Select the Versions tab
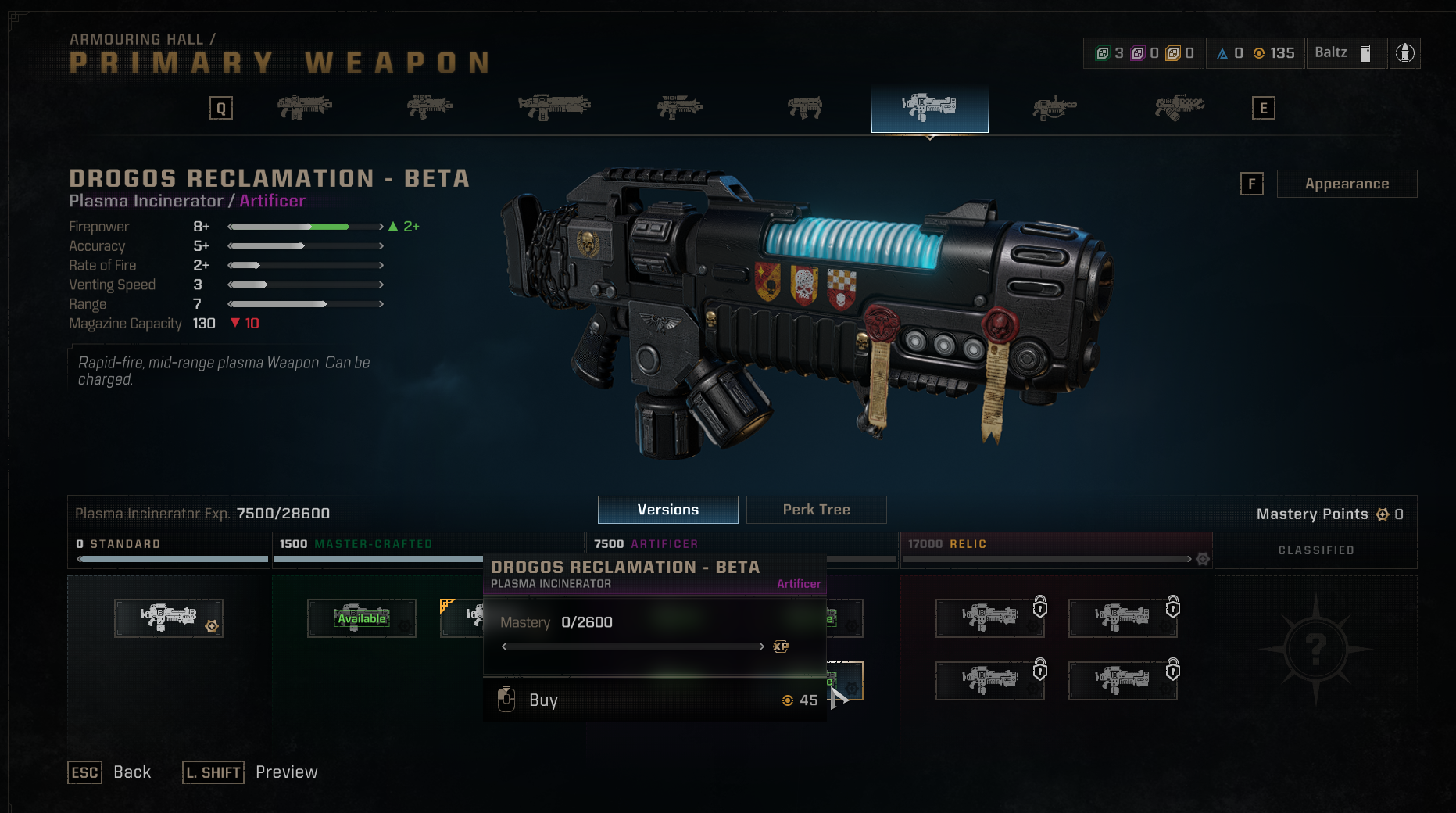Viewport: 1456px width, 813px height. pyautogui.click(x=667, y=510)
